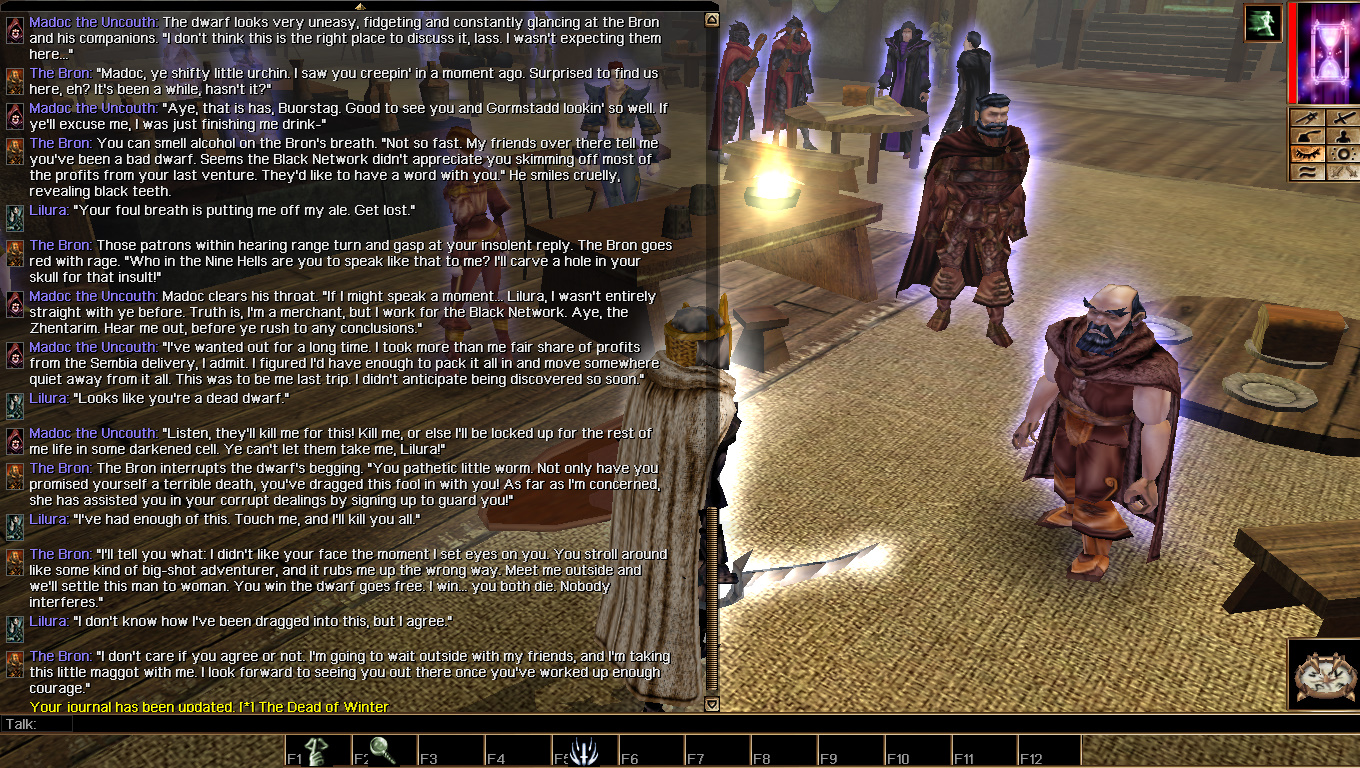The image size is (1360, 768).
Task: Open the character sheet via the person silhouette icon
Action: coord(1344,136)
